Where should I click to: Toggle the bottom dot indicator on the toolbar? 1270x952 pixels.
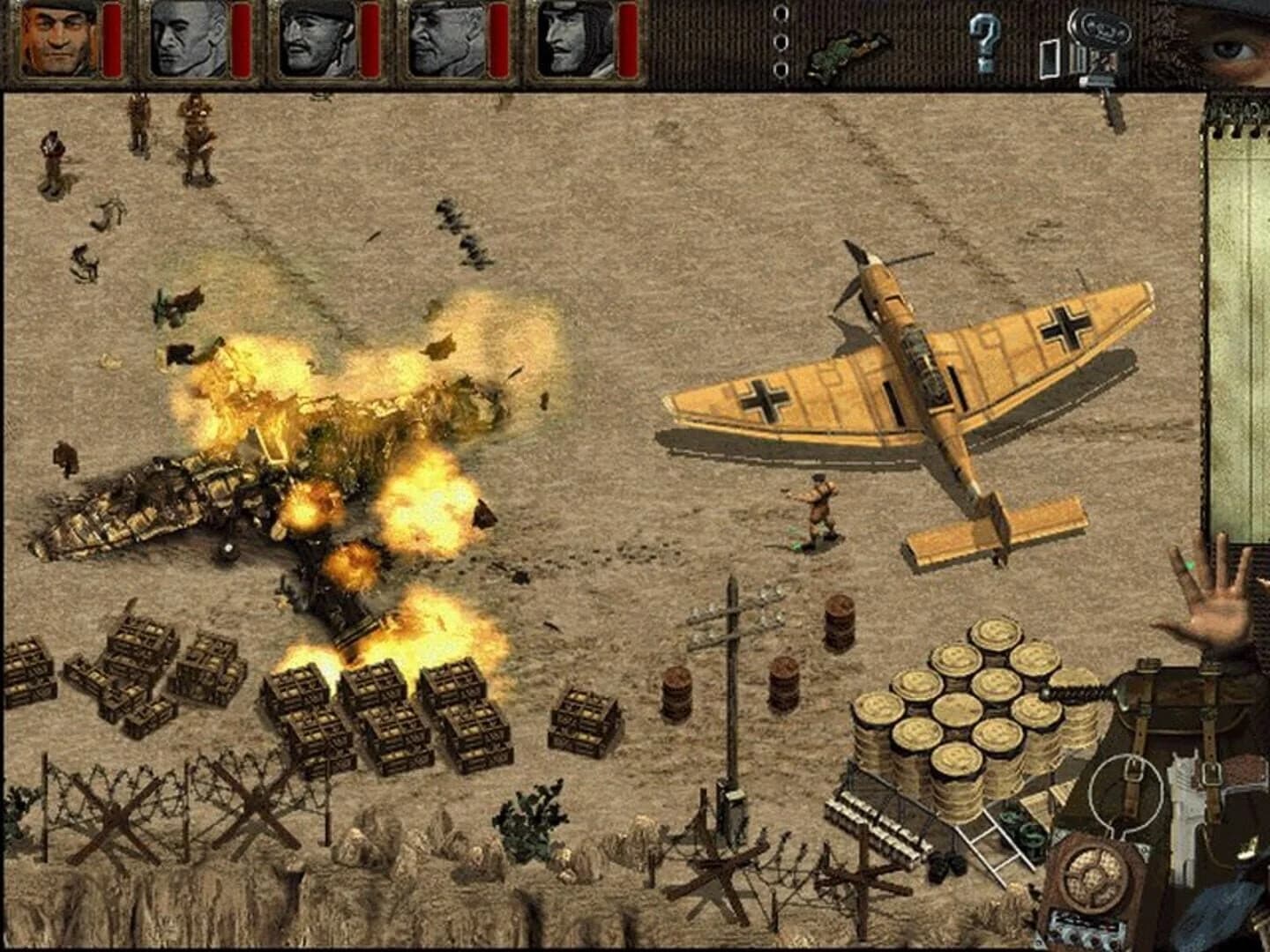click(x=780, y=67)
